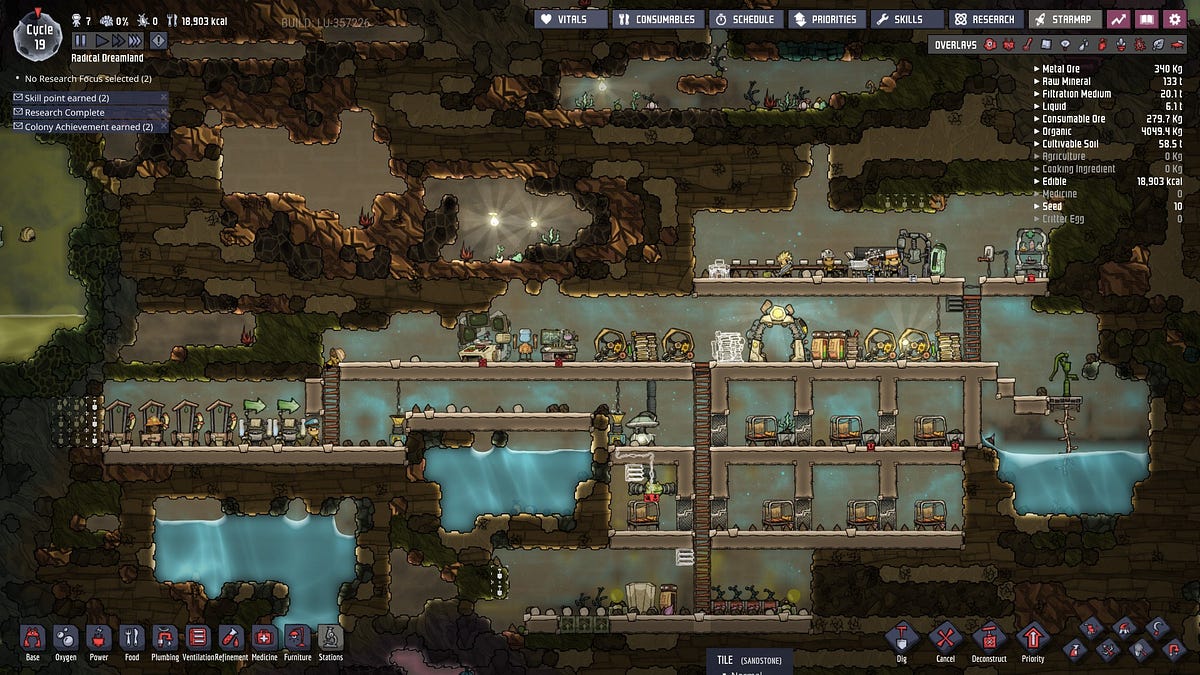
Task: Expand the Metal Ore resource category
Action: coord(1036,69)
